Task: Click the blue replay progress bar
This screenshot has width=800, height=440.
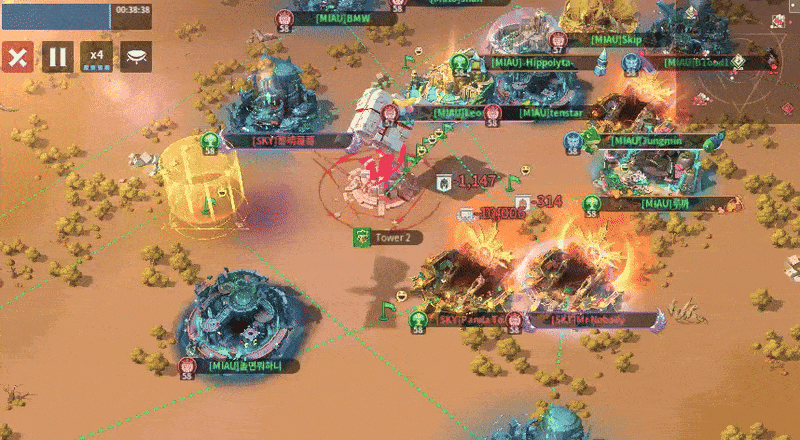Action: (55, 14)
